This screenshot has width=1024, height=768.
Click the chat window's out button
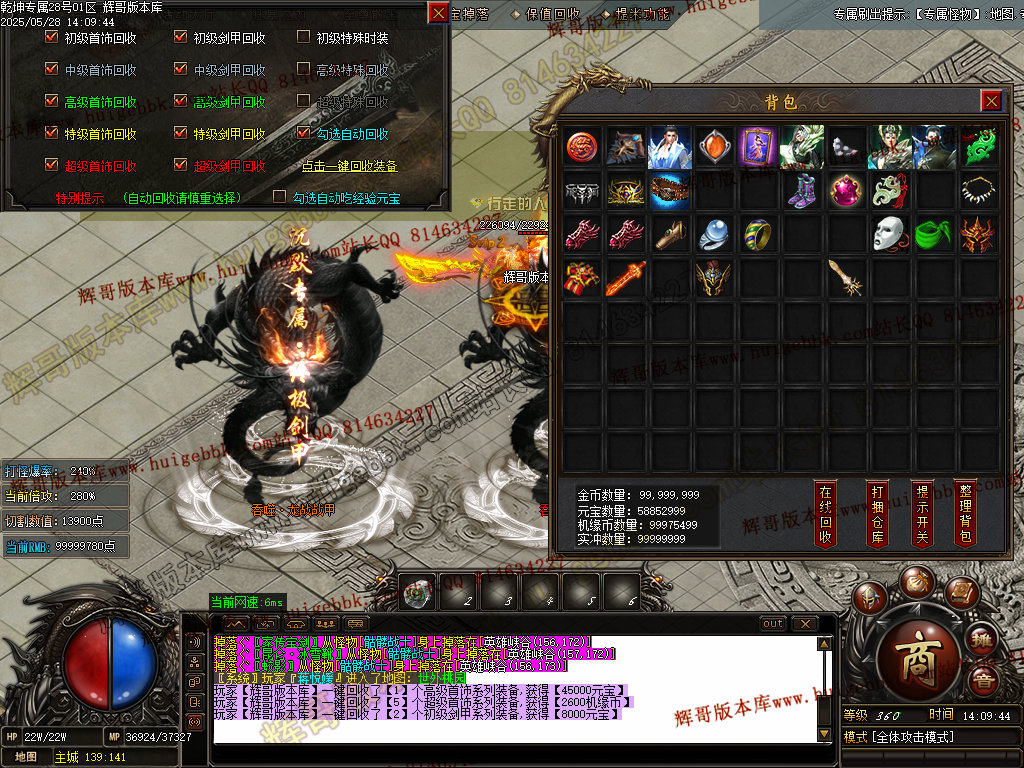(773, 624)
